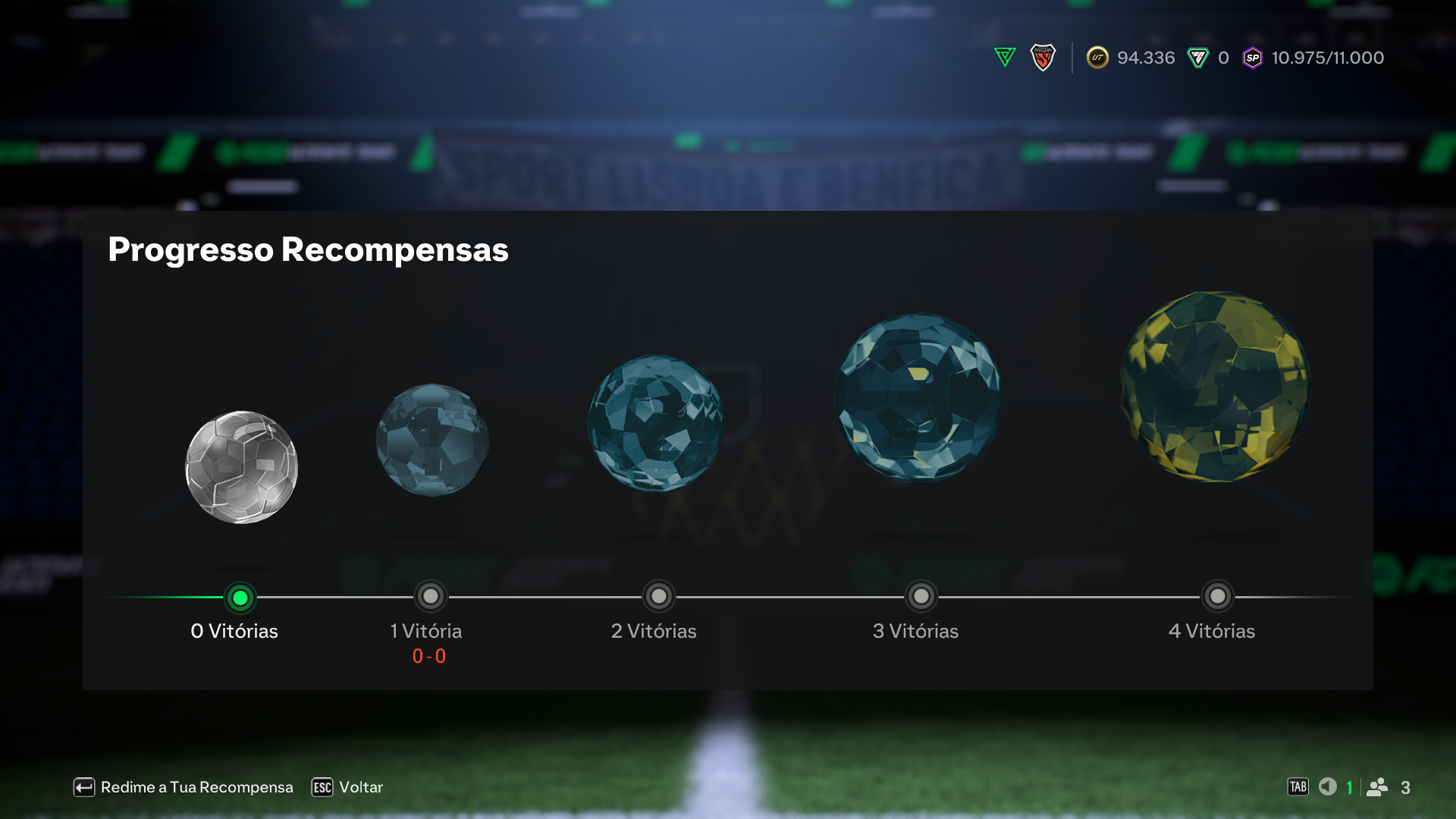Click the 0-0 record under 1 Vitória
The width and height of the screenshot is (1456, 819).
[429, 657]
